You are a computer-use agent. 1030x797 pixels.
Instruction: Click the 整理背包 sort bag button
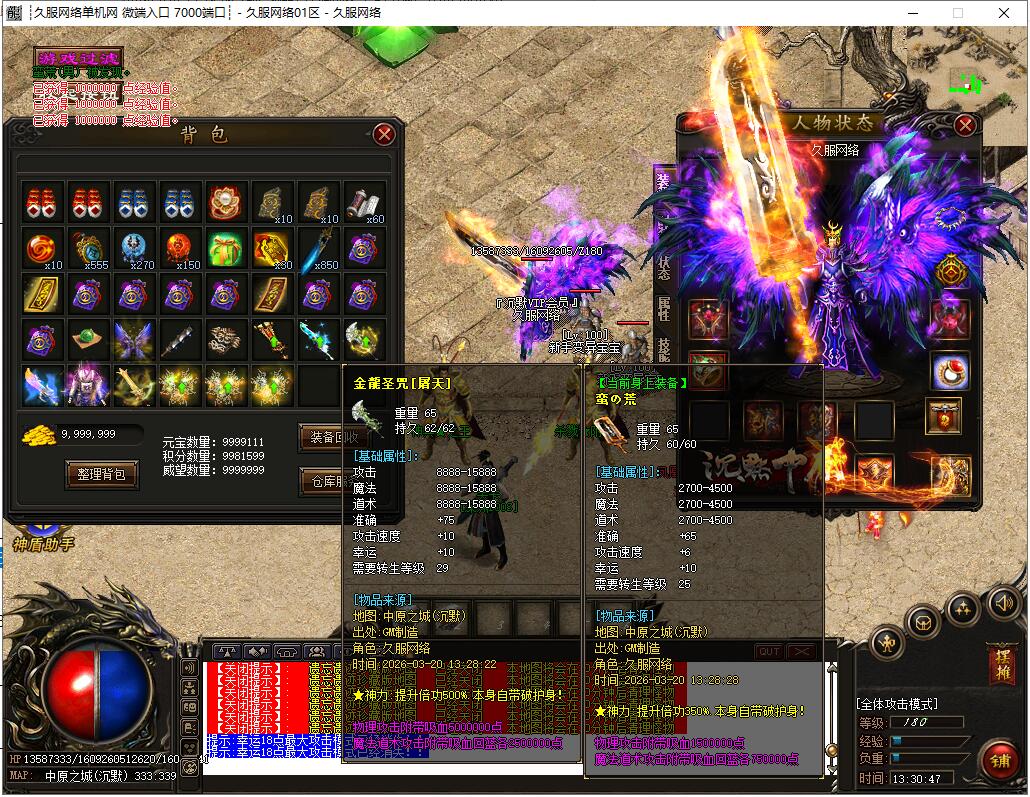coord(100,473)
